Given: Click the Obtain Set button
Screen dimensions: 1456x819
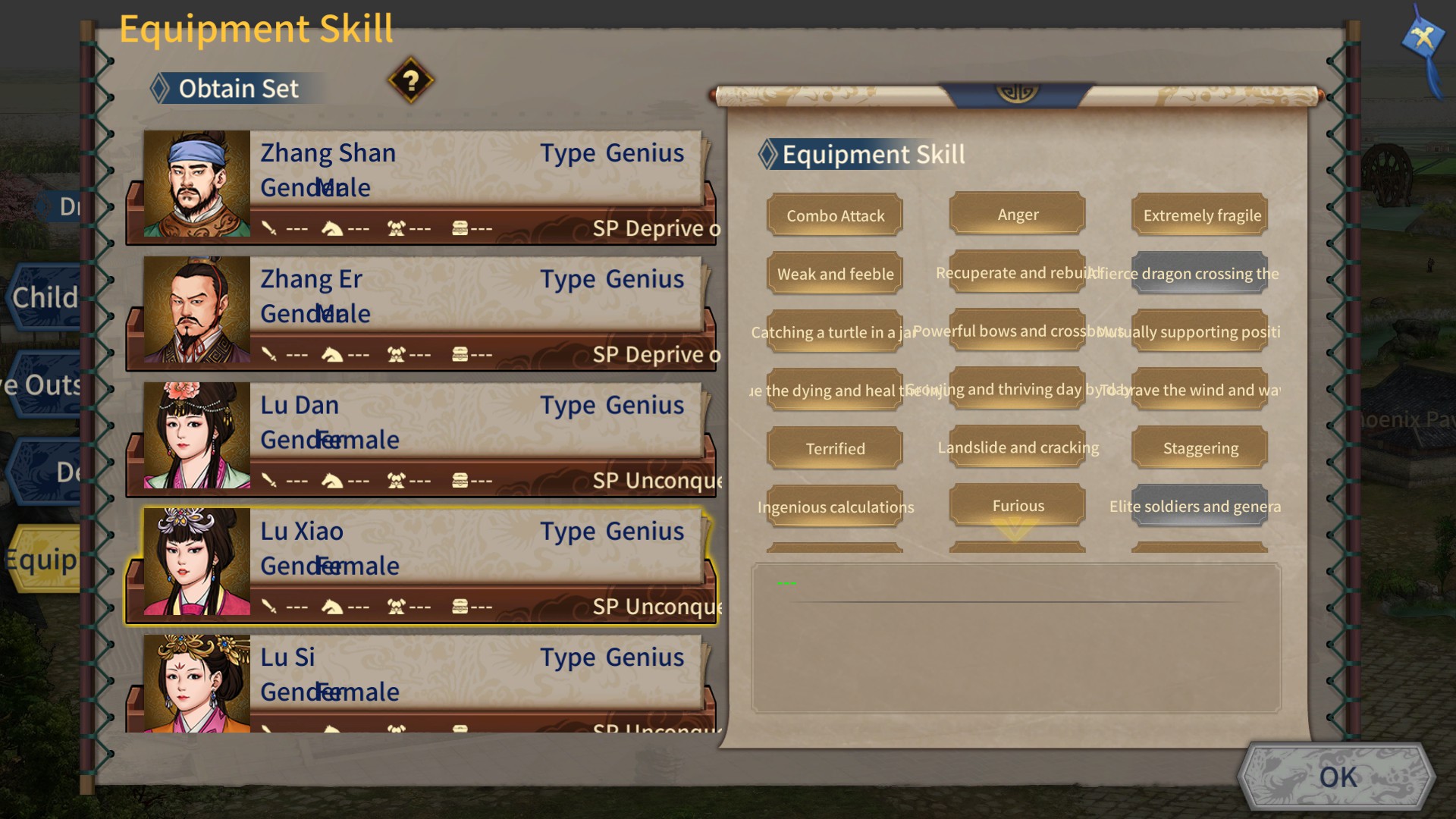Looking at the screenshot, I should pyautogui.click(x=237, y=88).
